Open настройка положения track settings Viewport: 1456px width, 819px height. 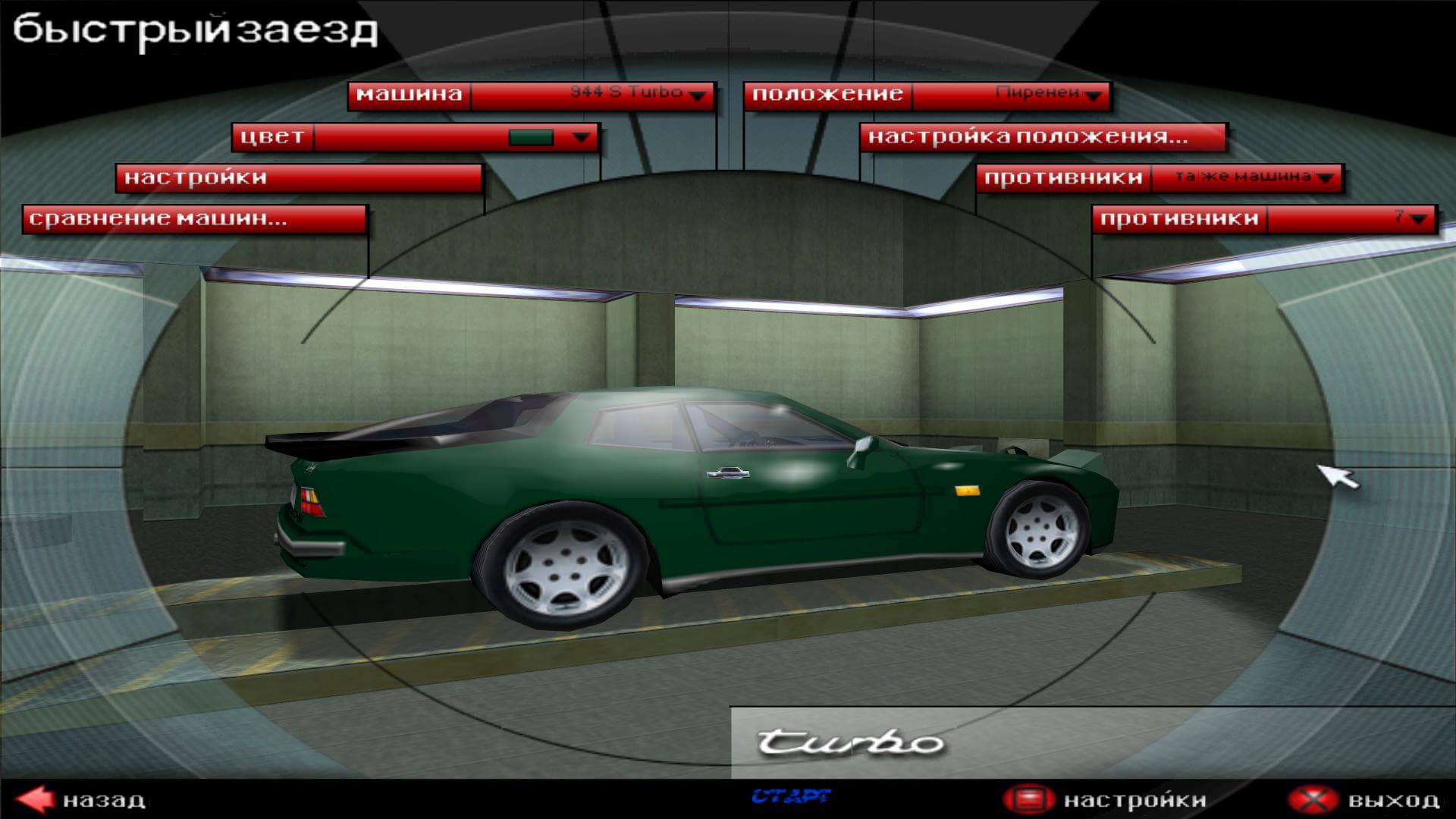click(x=1042, y=137)
